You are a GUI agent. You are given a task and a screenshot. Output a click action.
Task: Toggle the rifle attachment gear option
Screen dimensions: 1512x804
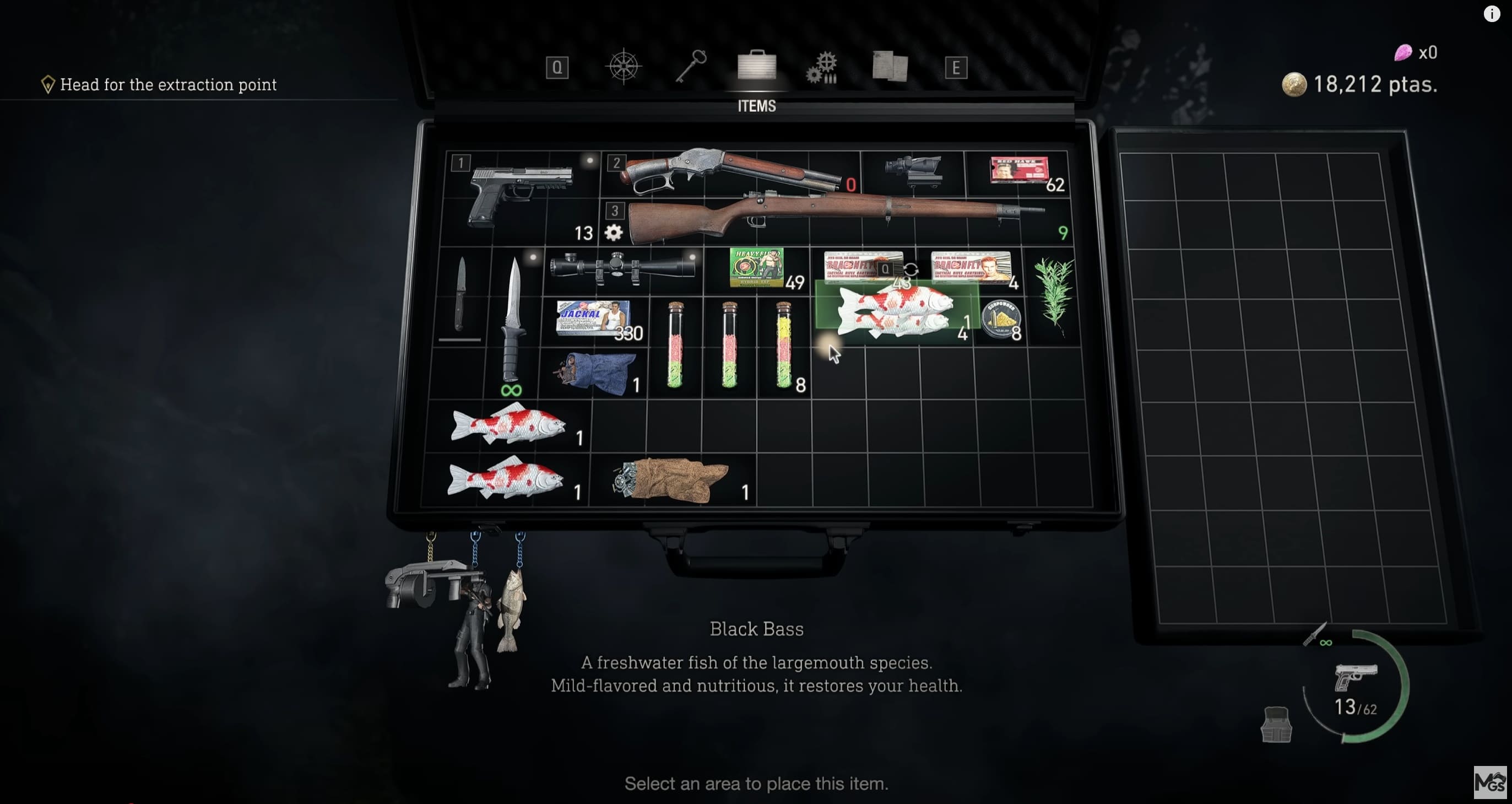[x=614, y=233]
